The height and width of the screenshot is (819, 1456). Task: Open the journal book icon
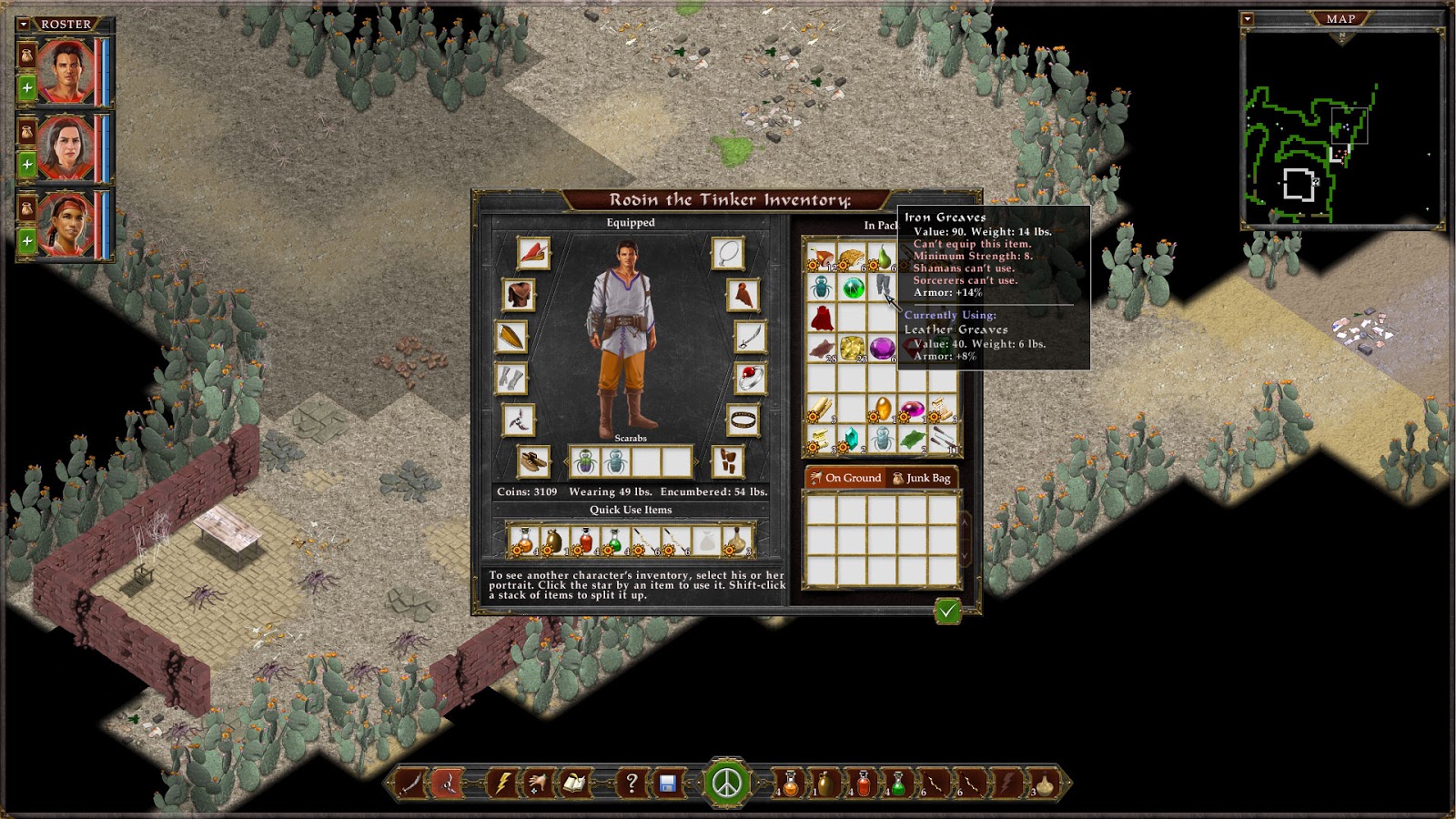click(x=574, y=783)
